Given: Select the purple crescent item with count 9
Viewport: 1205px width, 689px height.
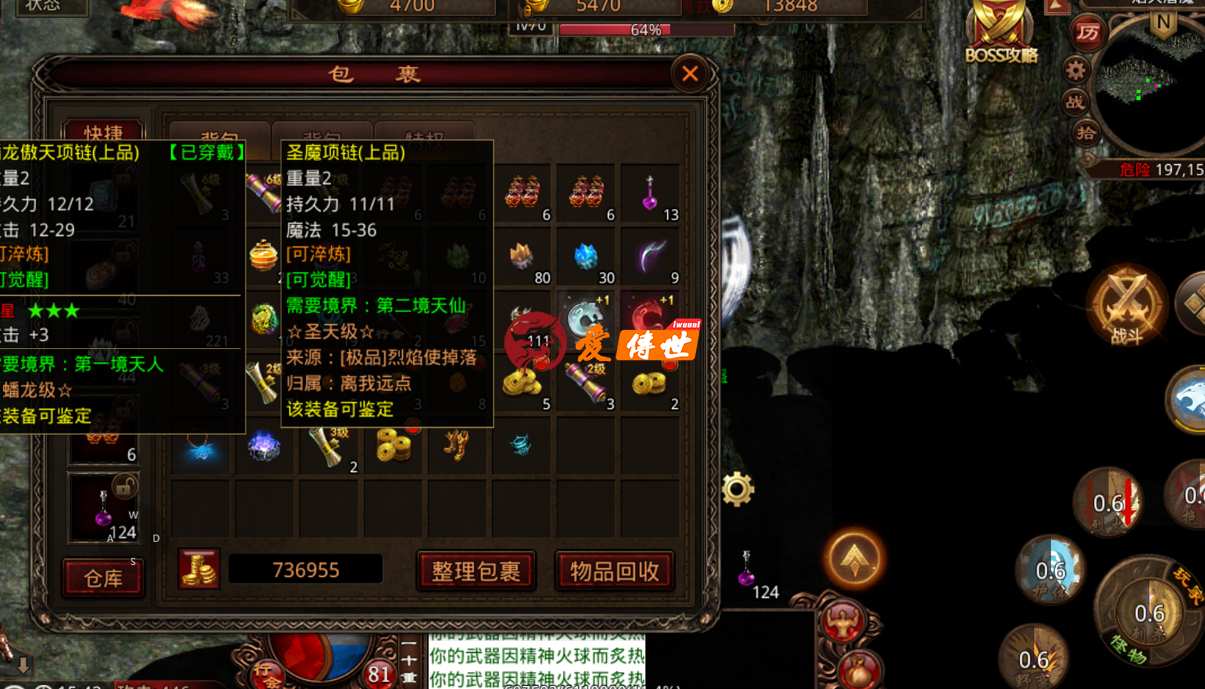Looking at the screenshot, I should 650,257.
